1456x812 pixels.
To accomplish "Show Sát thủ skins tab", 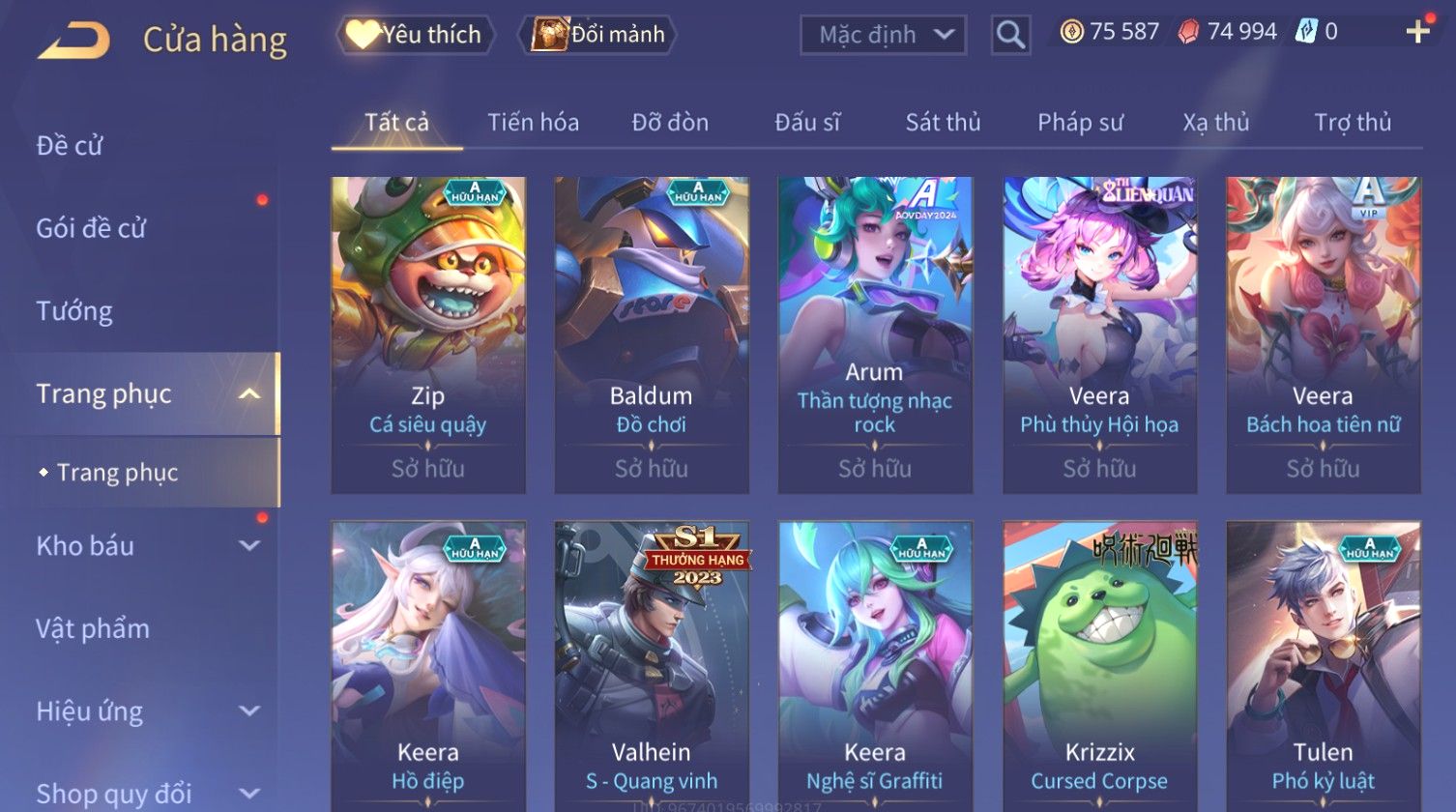I will pyautogui.click(x=943, y=123).
